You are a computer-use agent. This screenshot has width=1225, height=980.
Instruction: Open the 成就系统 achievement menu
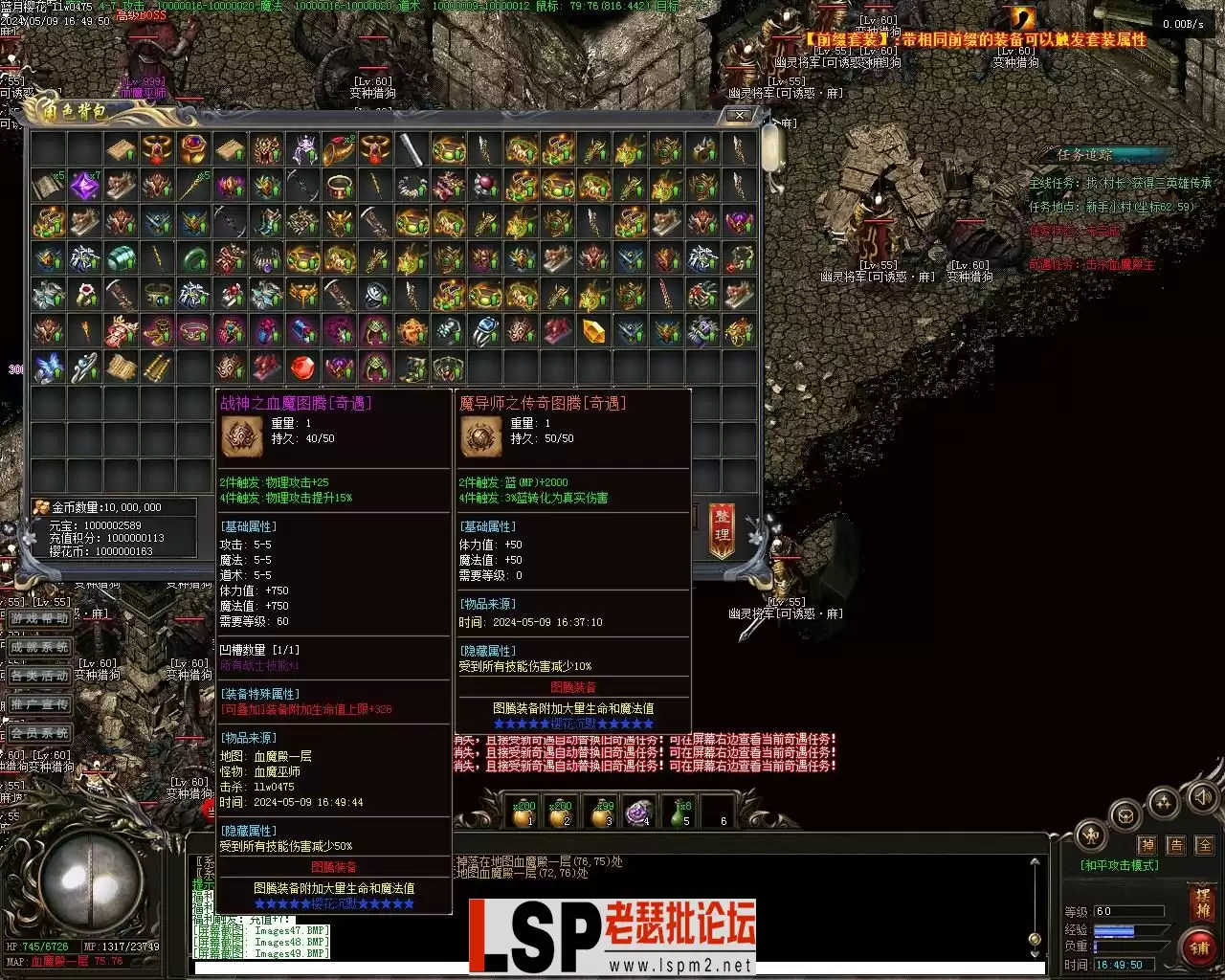39,647
